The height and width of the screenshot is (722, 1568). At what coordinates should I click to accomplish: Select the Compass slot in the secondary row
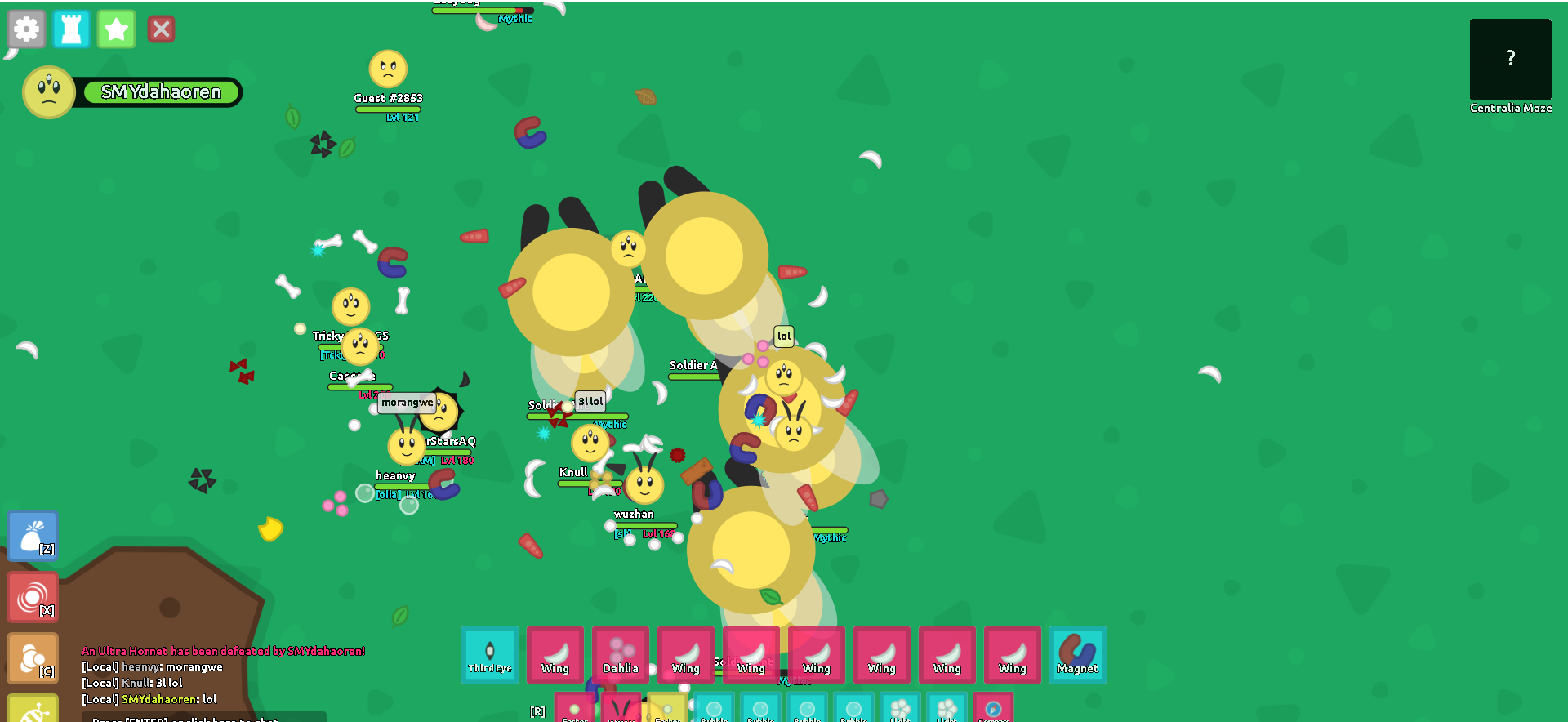pos(993,708)
